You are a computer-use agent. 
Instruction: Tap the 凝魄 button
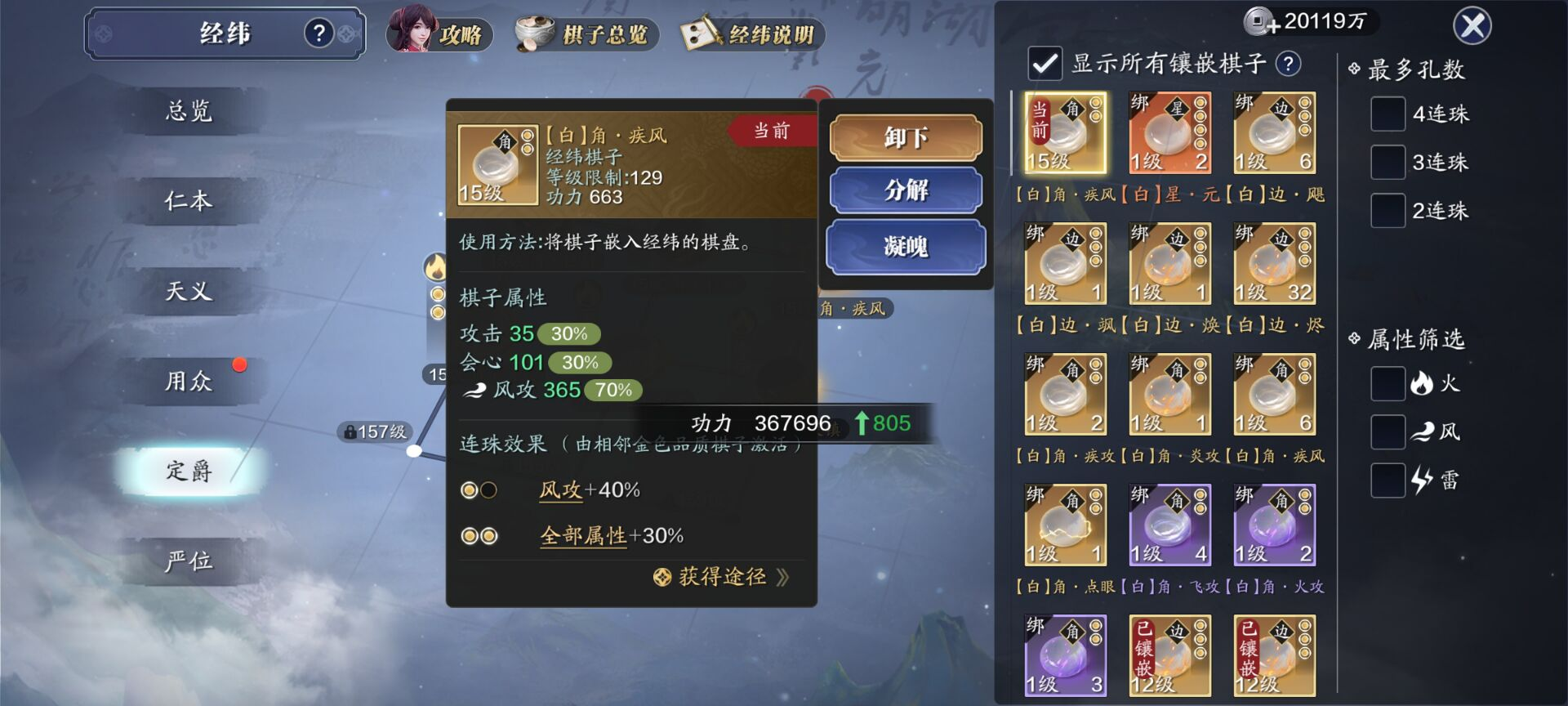click(905, 246)
